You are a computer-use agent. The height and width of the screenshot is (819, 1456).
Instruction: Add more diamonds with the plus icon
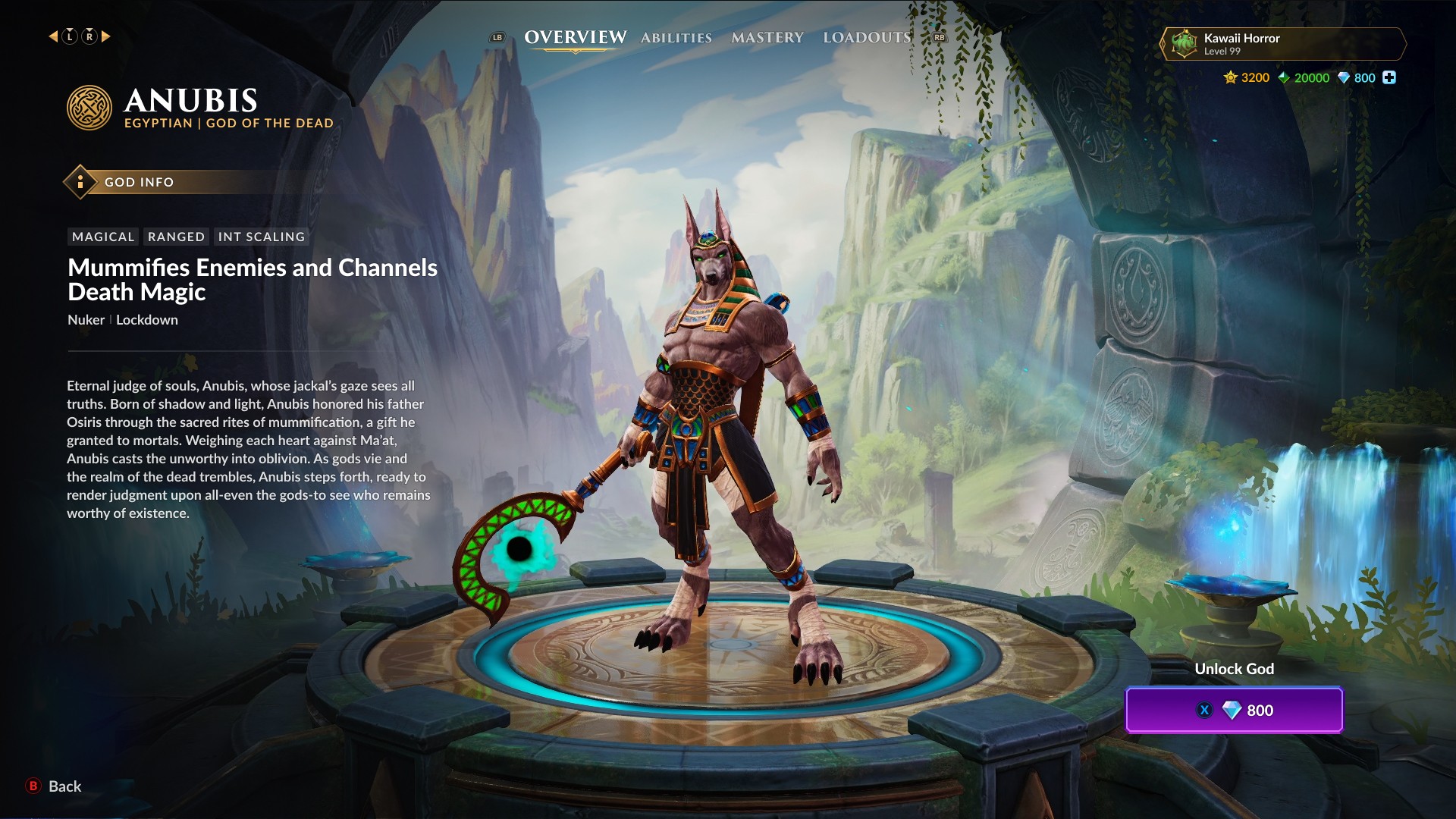1389,77
